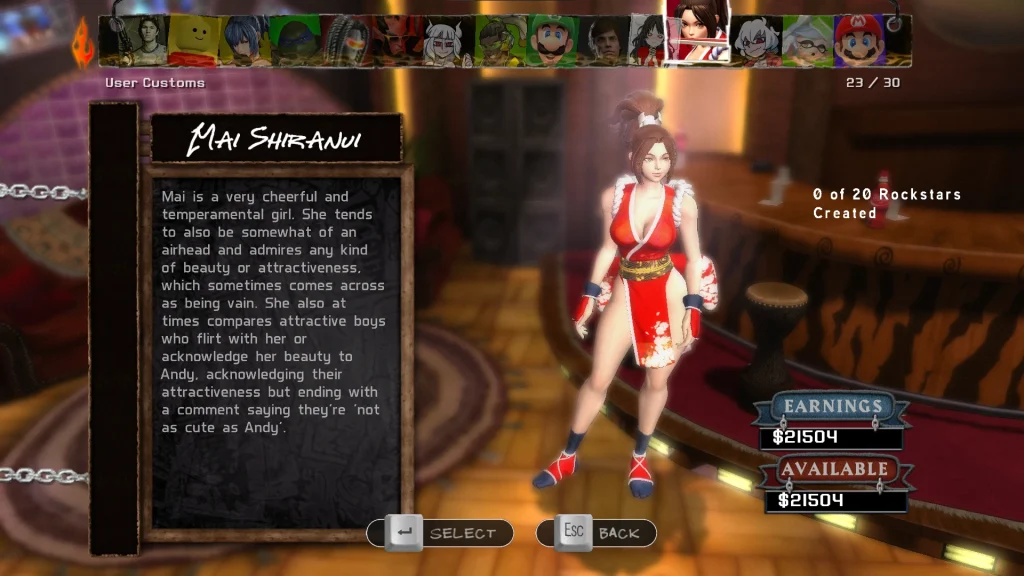
Task: Choose the Inkling squid character portrait
Action: click(x=806, y=40)
